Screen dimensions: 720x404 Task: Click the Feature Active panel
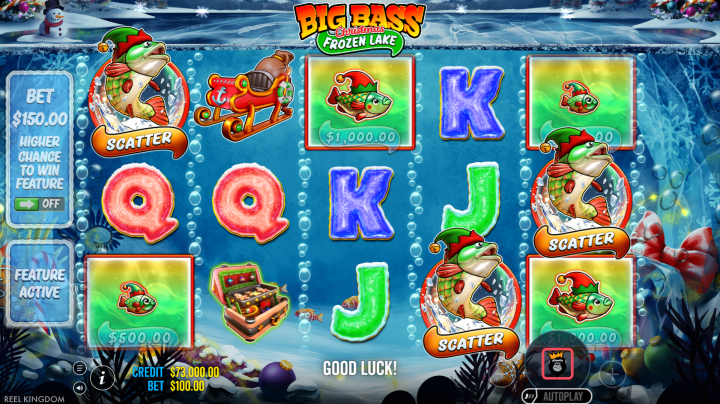(39, 283)
